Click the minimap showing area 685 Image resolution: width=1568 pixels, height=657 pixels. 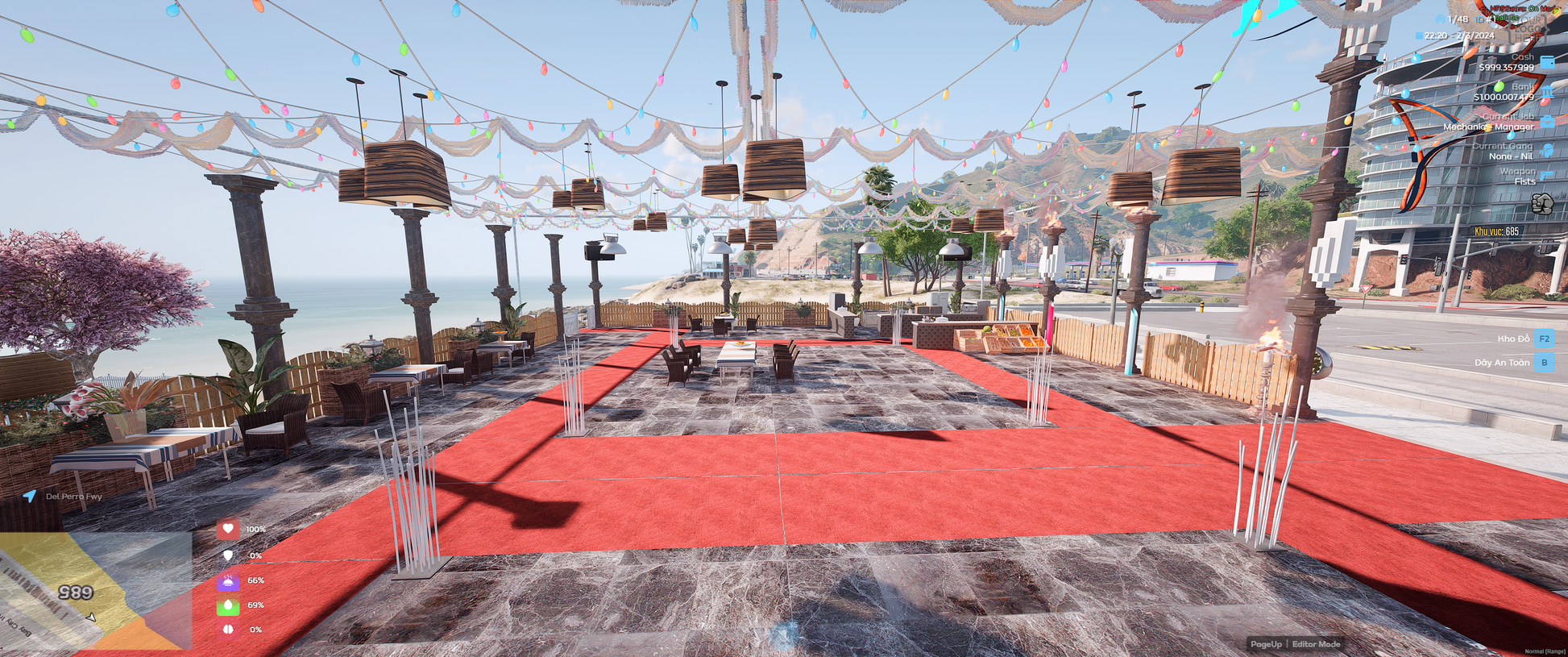(x=95, y=590)
